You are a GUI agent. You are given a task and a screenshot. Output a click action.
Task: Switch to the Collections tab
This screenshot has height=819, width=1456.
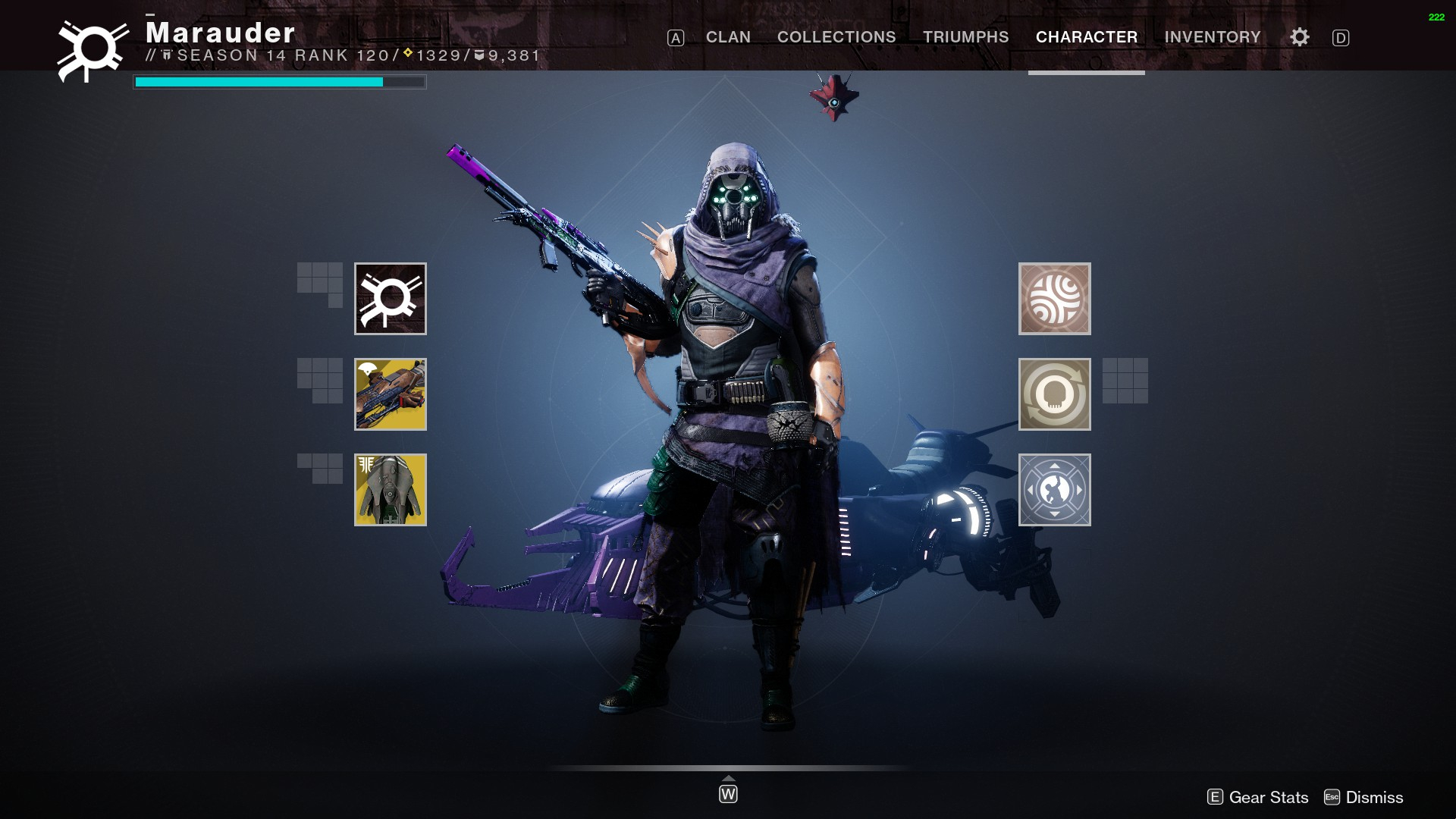[x=836, y=37]
